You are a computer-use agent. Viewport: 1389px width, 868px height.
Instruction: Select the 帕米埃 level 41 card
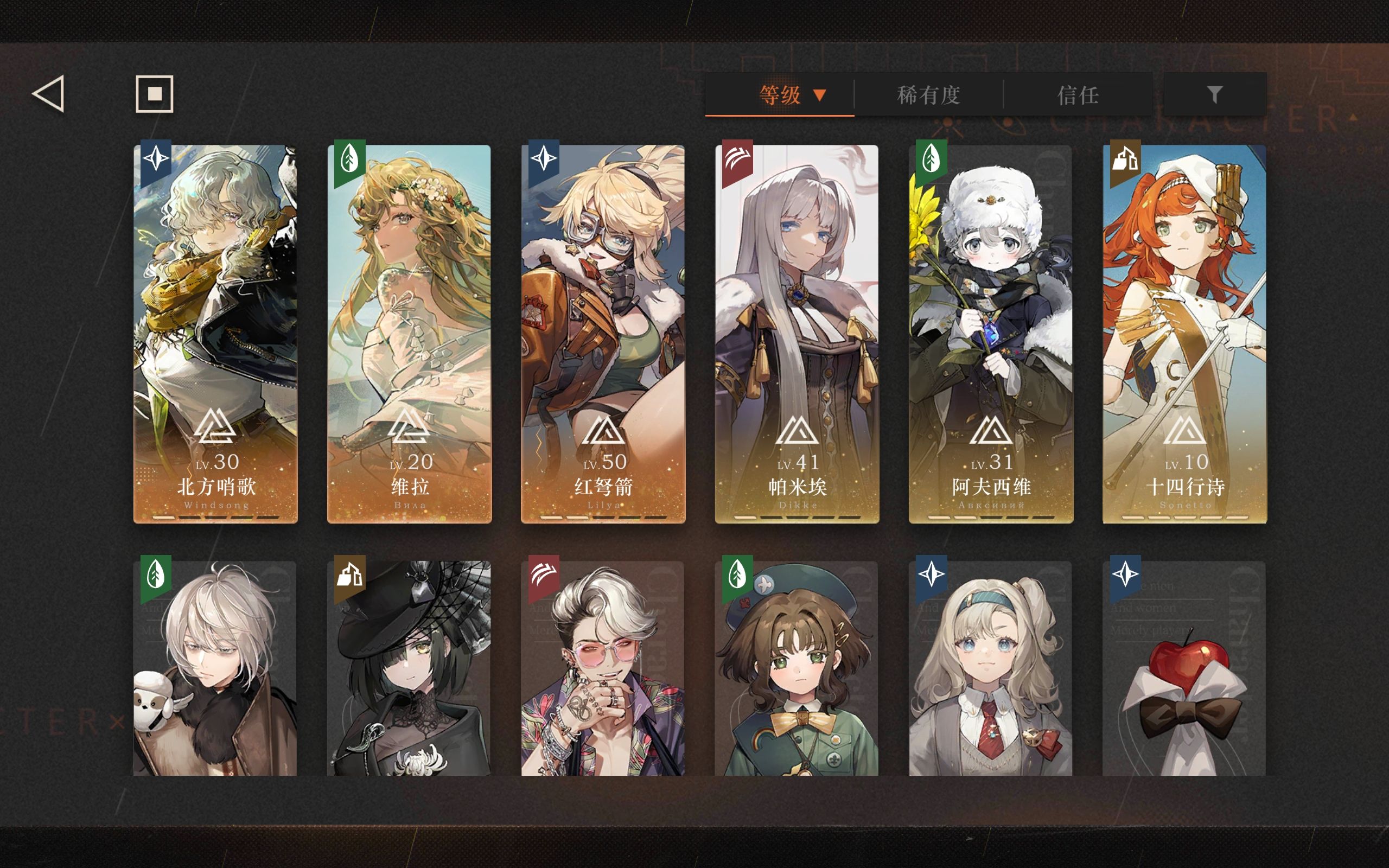[797, 333]
